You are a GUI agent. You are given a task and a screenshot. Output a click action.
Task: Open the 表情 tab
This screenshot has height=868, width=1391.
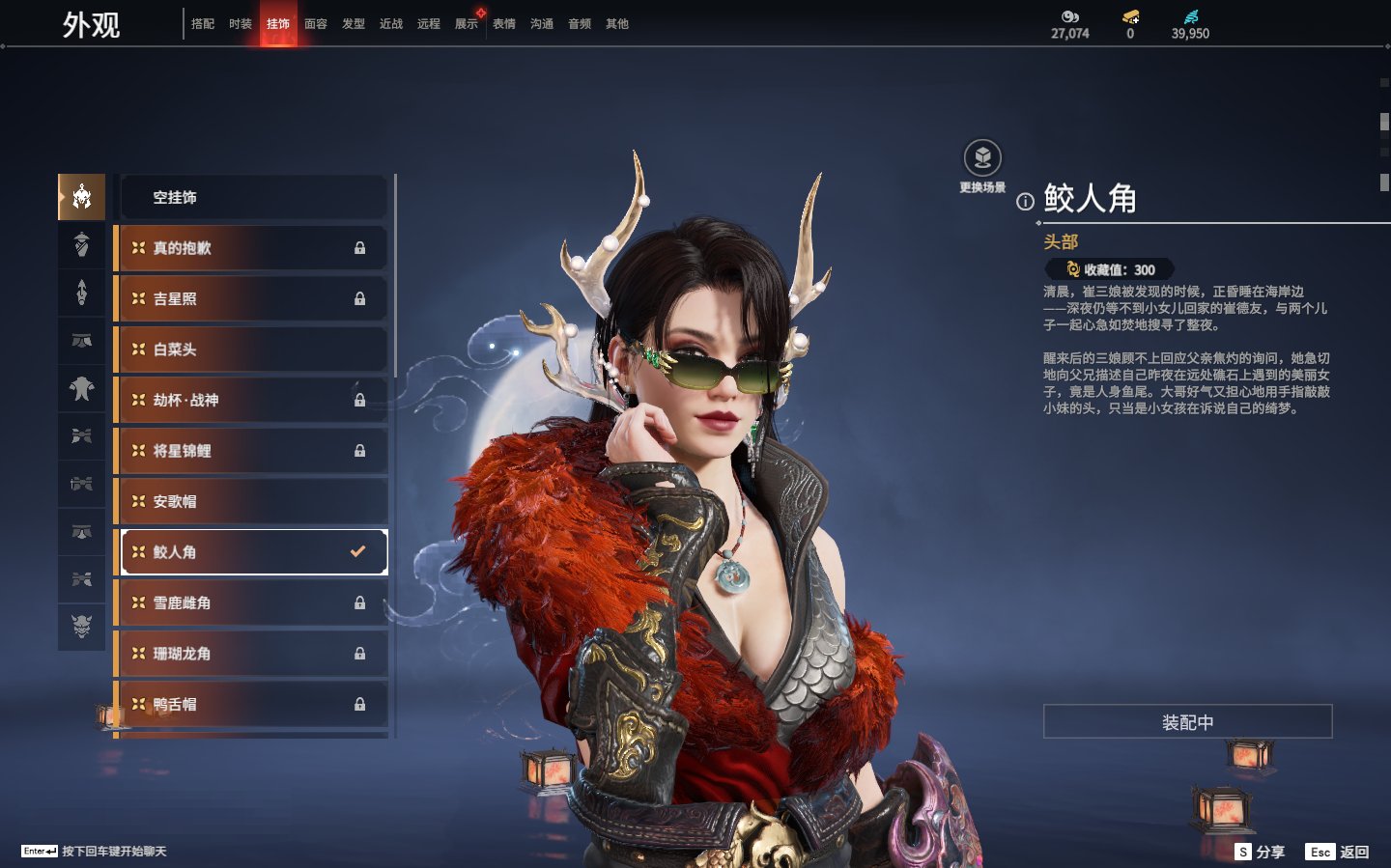click(x=504, y=24)
